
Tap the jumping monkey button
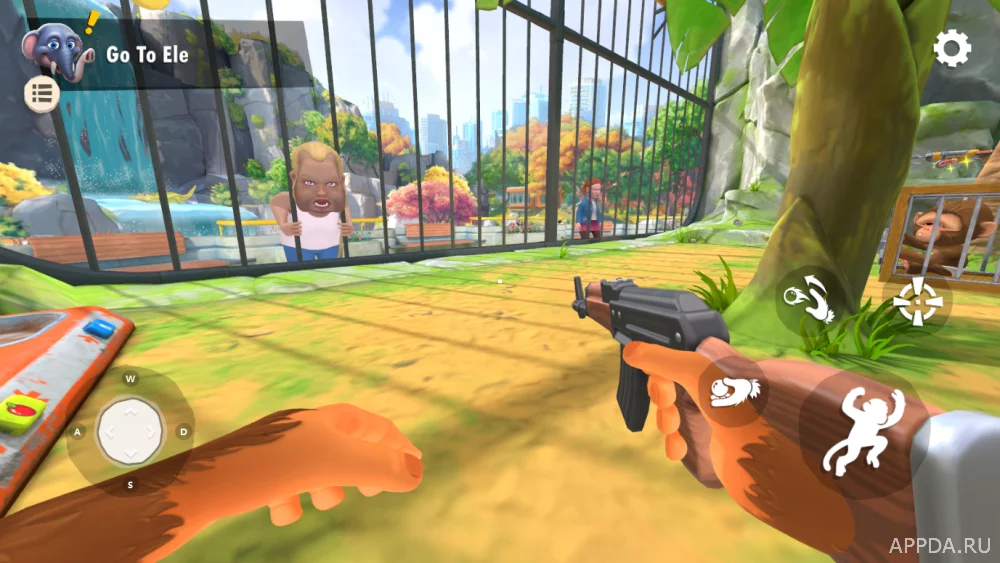862,430
